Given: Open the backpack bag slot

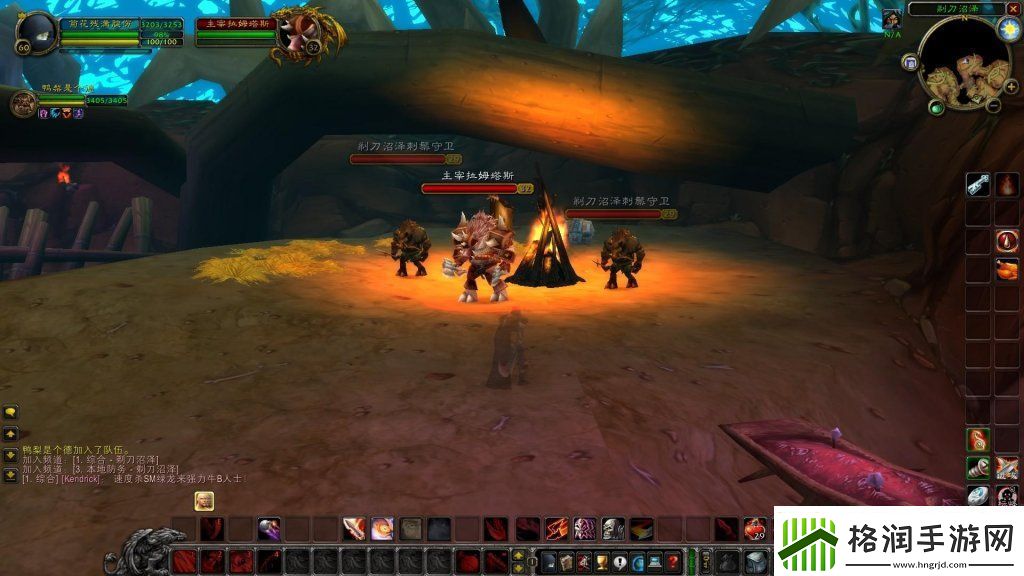Looking at the screenshot, I should (756, 562).
